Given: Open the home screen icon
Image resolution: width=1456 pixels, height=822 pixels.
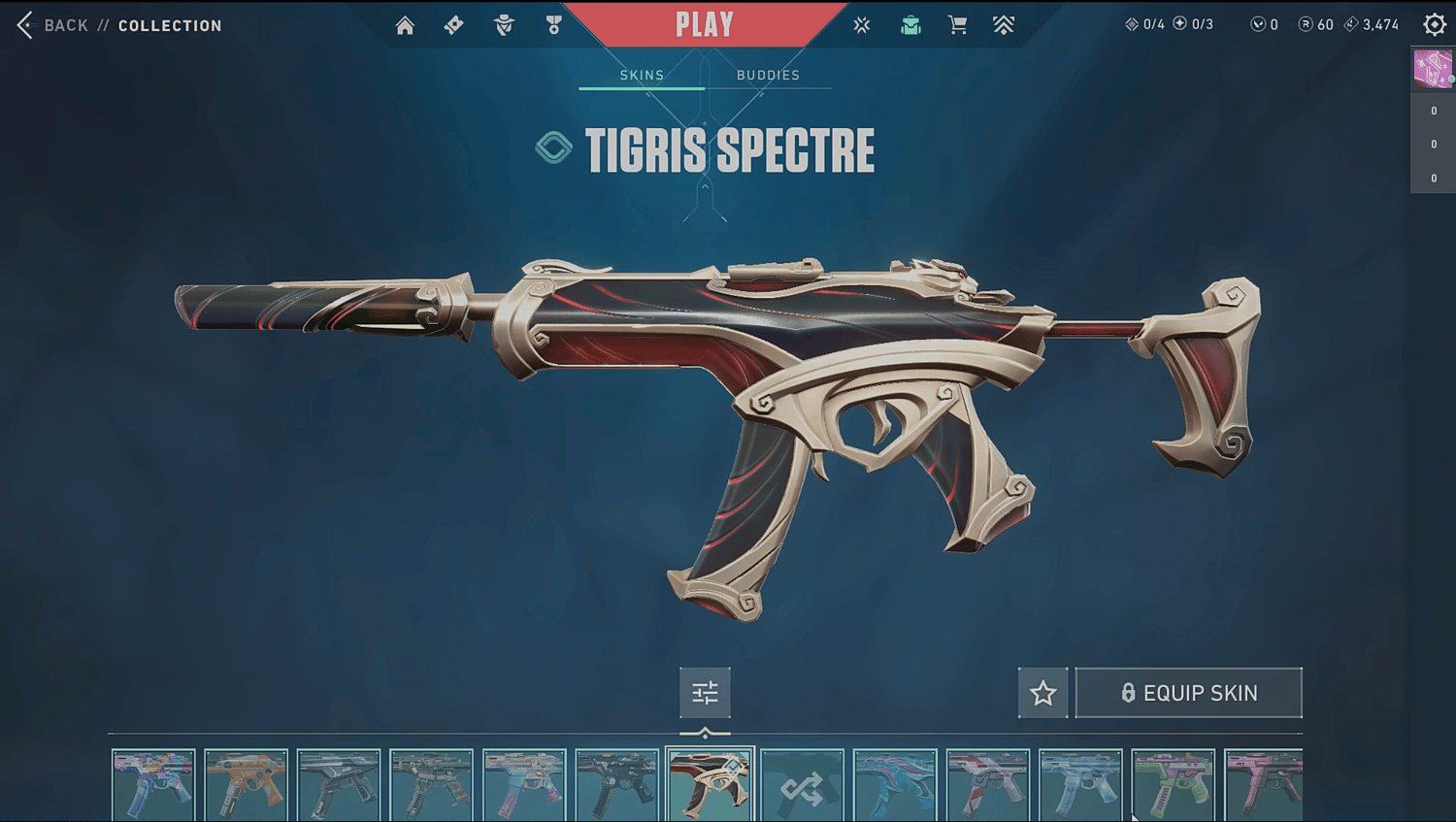Looking at the screenshot, I should coord(405,25).
